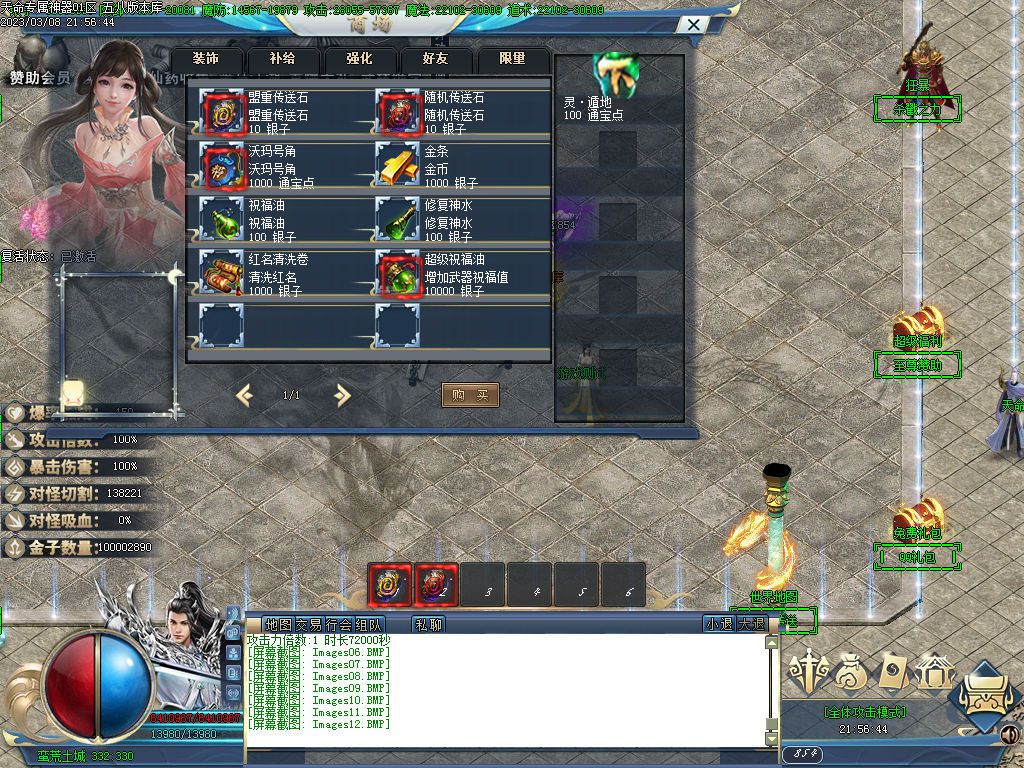This screenshot has height=768, width=1024.
Task: Open the 交易 trade button
Action: pos(308,624)
